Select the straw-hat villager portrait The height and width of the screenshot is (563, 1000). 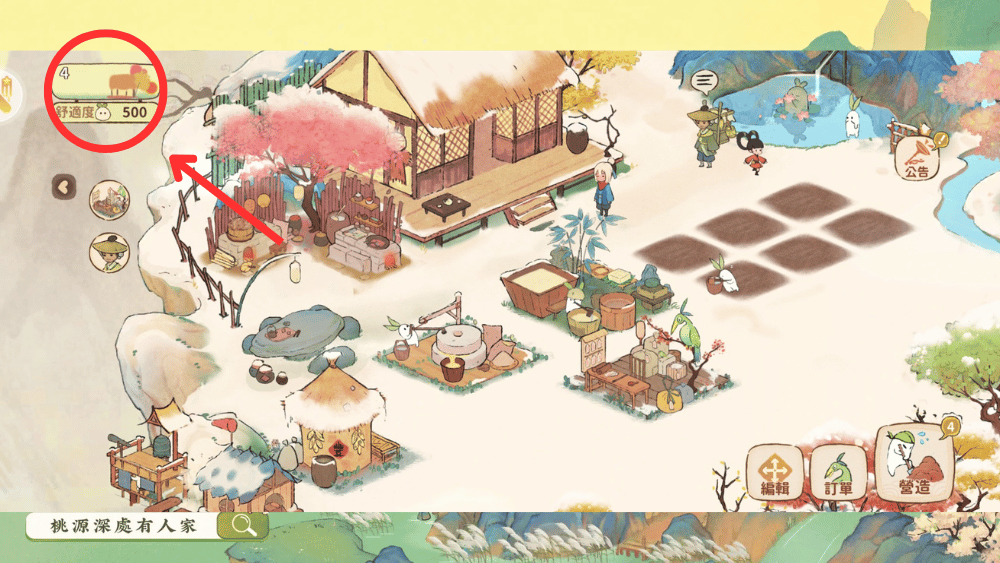[x=108, y=251]
